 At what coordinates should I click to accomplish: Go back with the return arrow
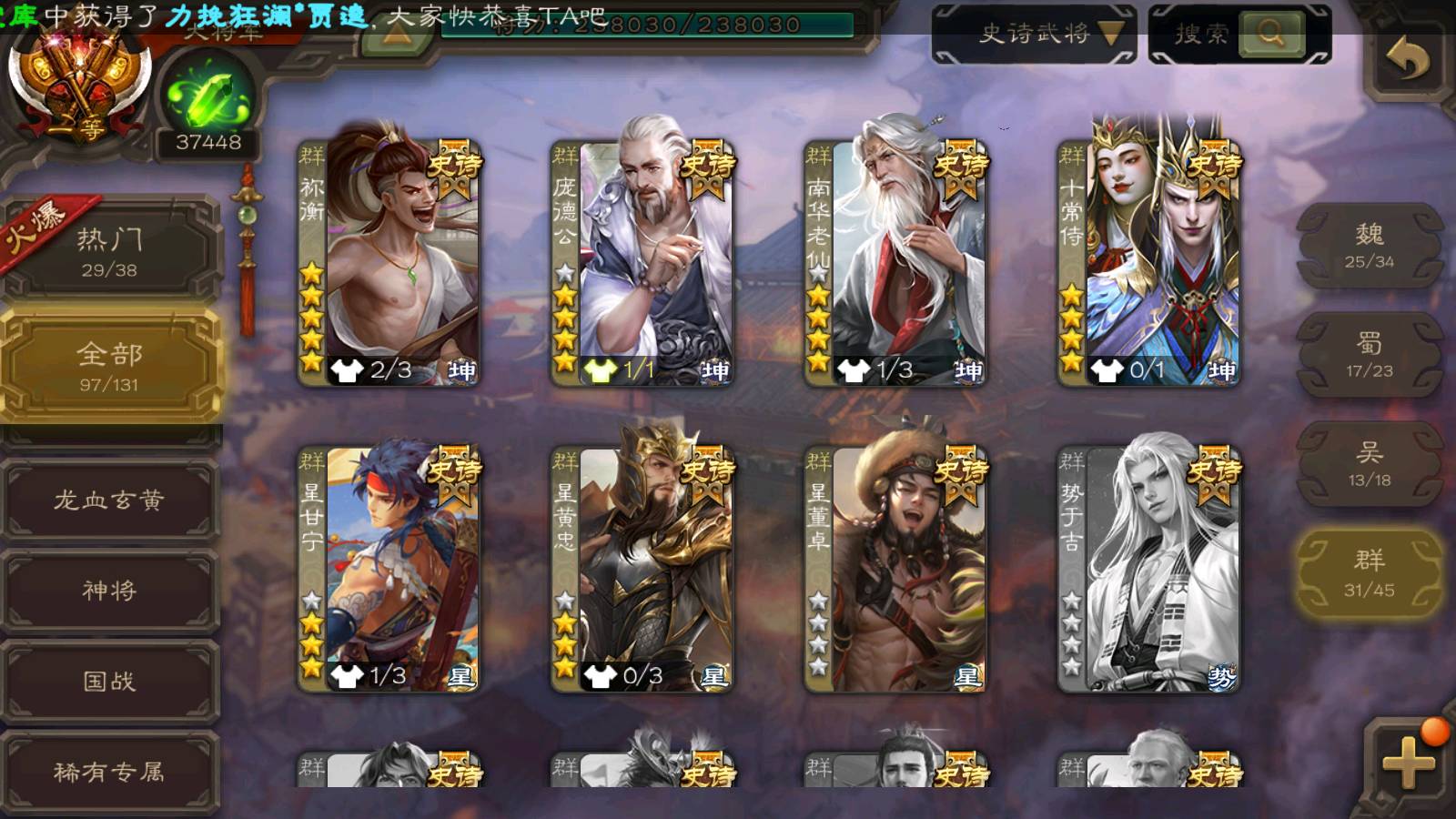tap(1407, 59)
